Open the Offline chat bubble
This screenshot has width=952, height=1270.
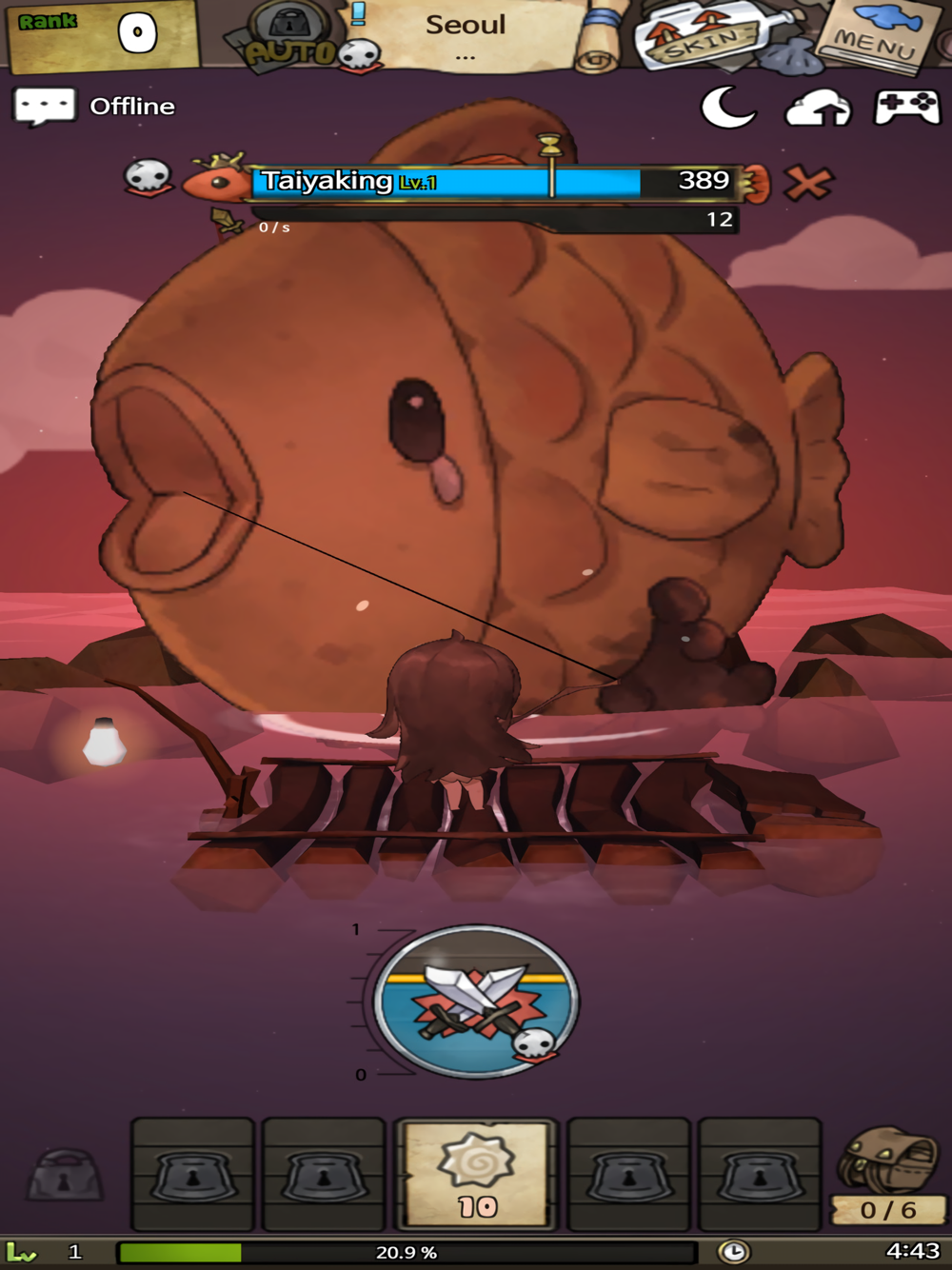point(44,106)
